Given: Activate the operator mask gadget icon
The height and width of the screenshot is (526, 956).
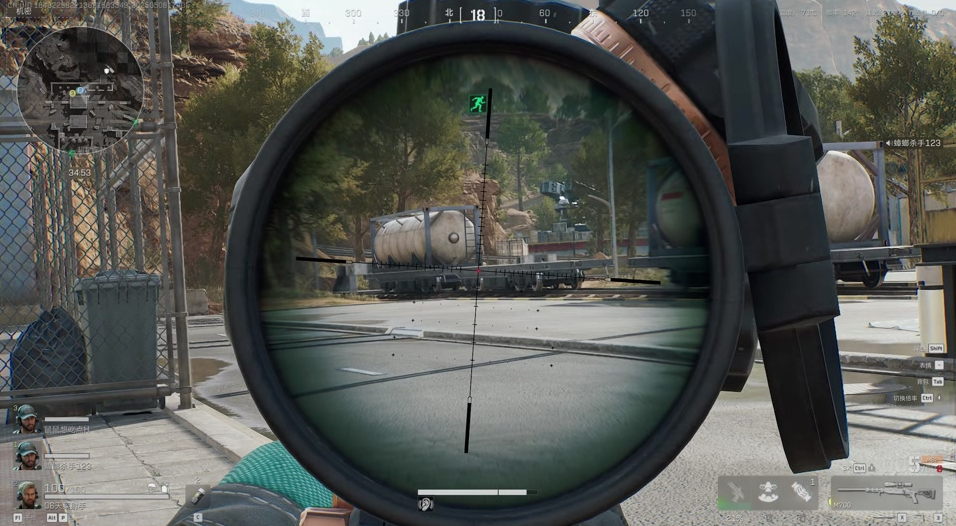Looking at the screenshot, I should click(x=768, y=493).
